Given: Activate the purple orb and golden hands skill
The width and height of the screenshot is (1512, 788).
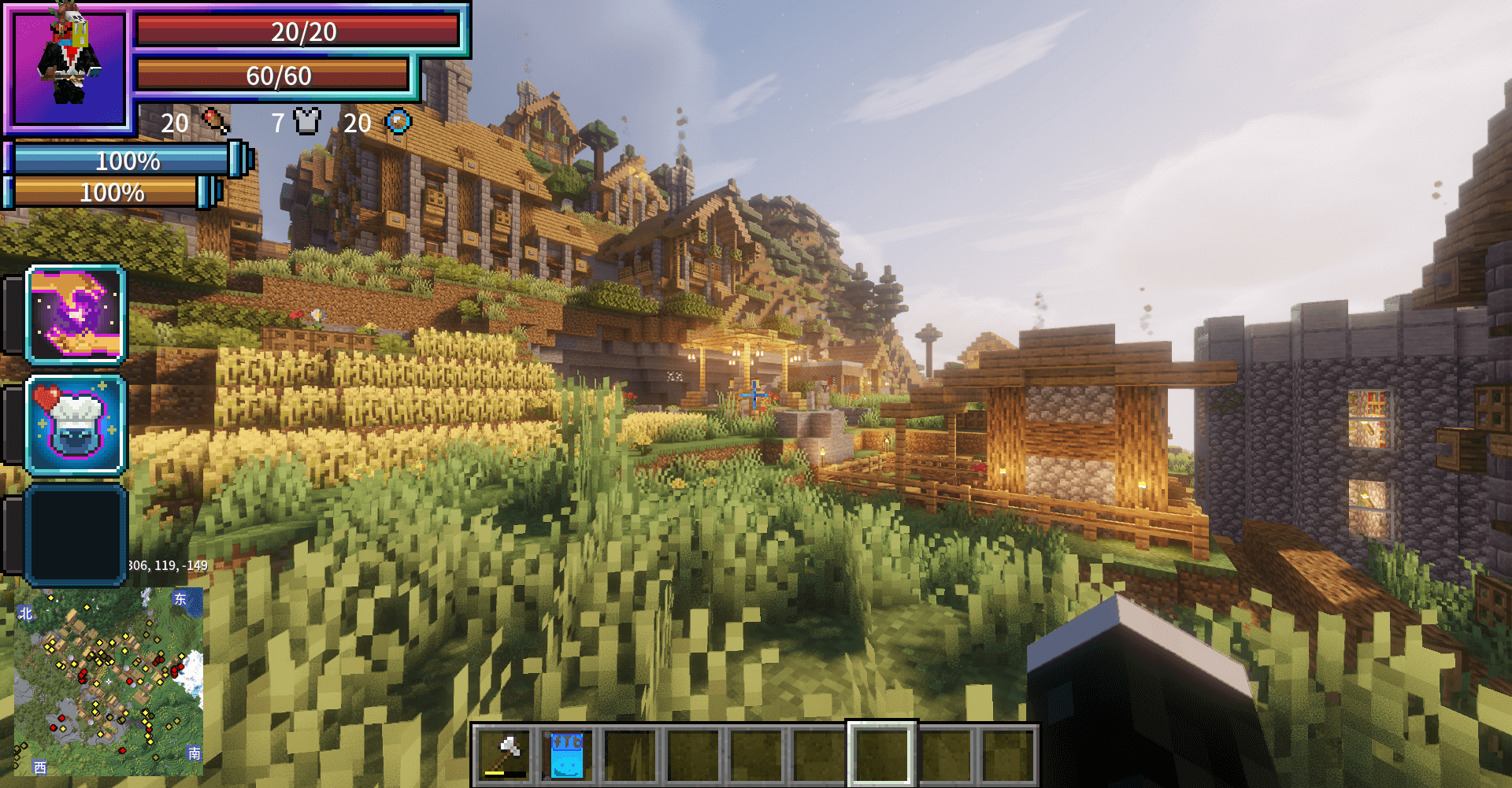Looking at the screenshot, I should tap(76, 314).
